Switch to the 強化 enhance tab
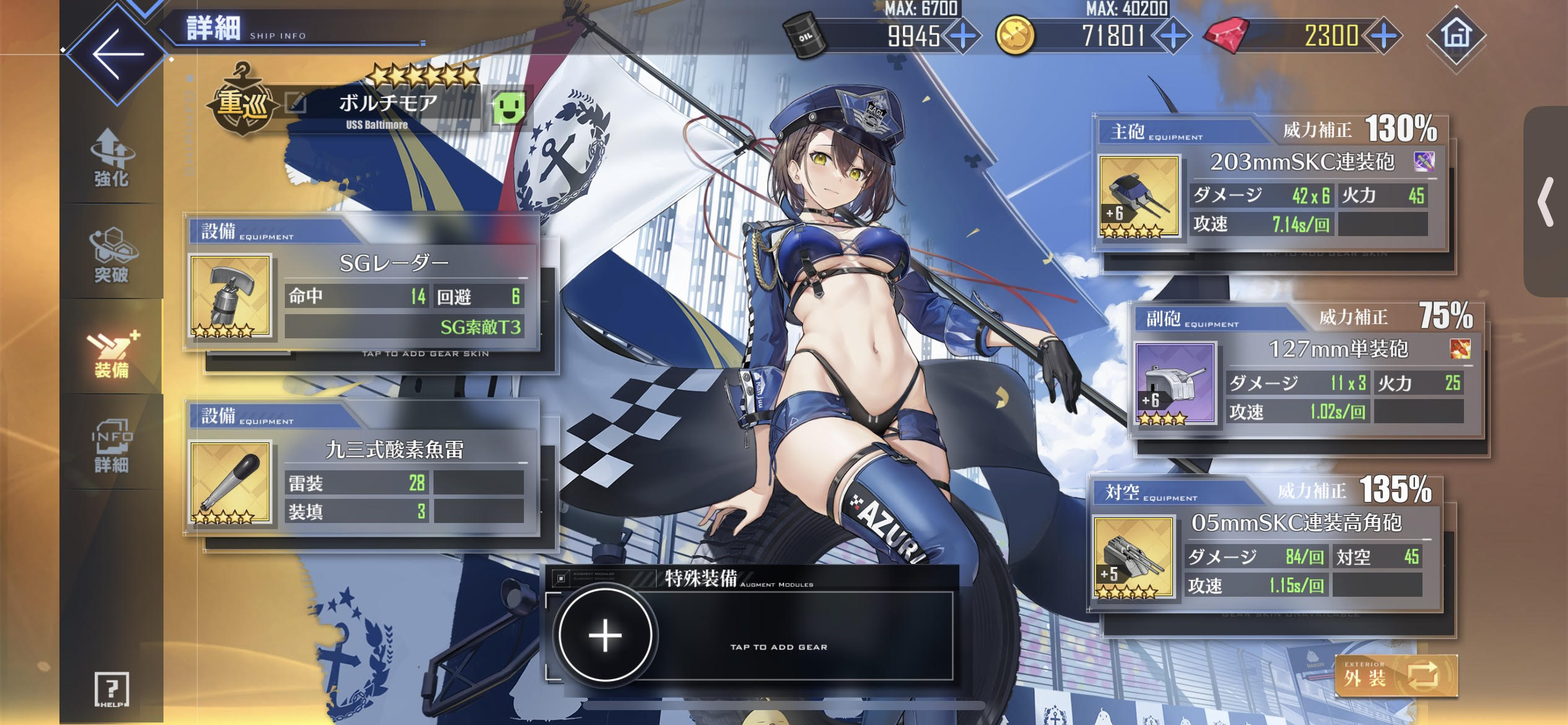This screenshot has width=1568, height=725. 111,159
